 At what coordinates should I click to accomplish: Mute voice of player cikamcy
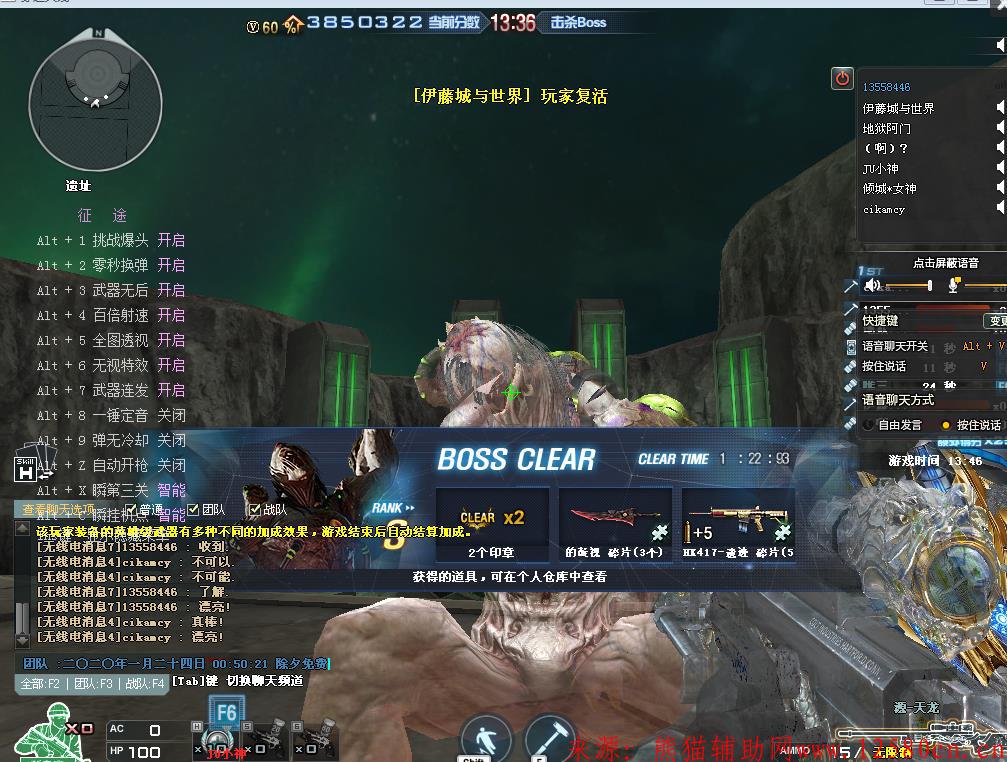pos(1000,209)
